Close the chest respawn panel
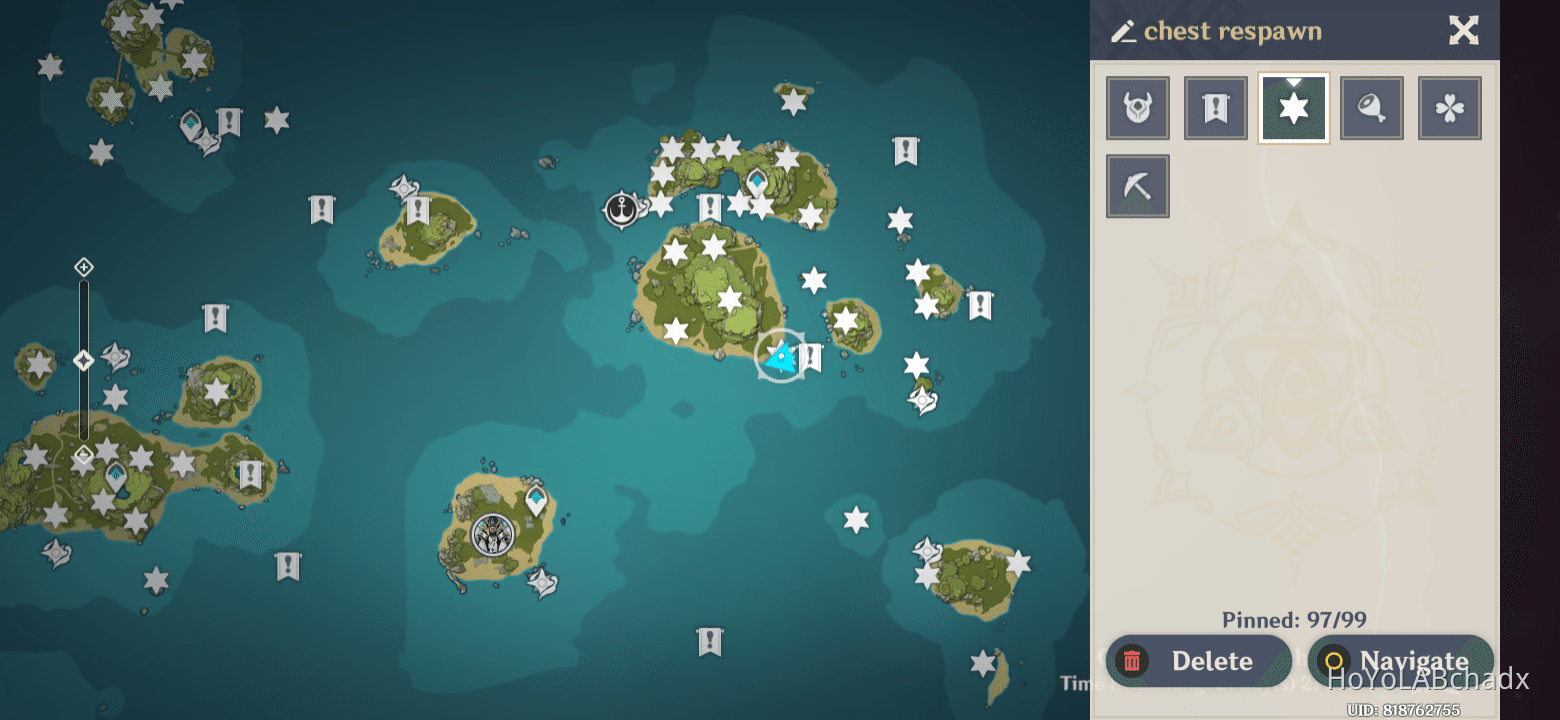Screen dimensions: 1560x720 [x=1464, y=31]
